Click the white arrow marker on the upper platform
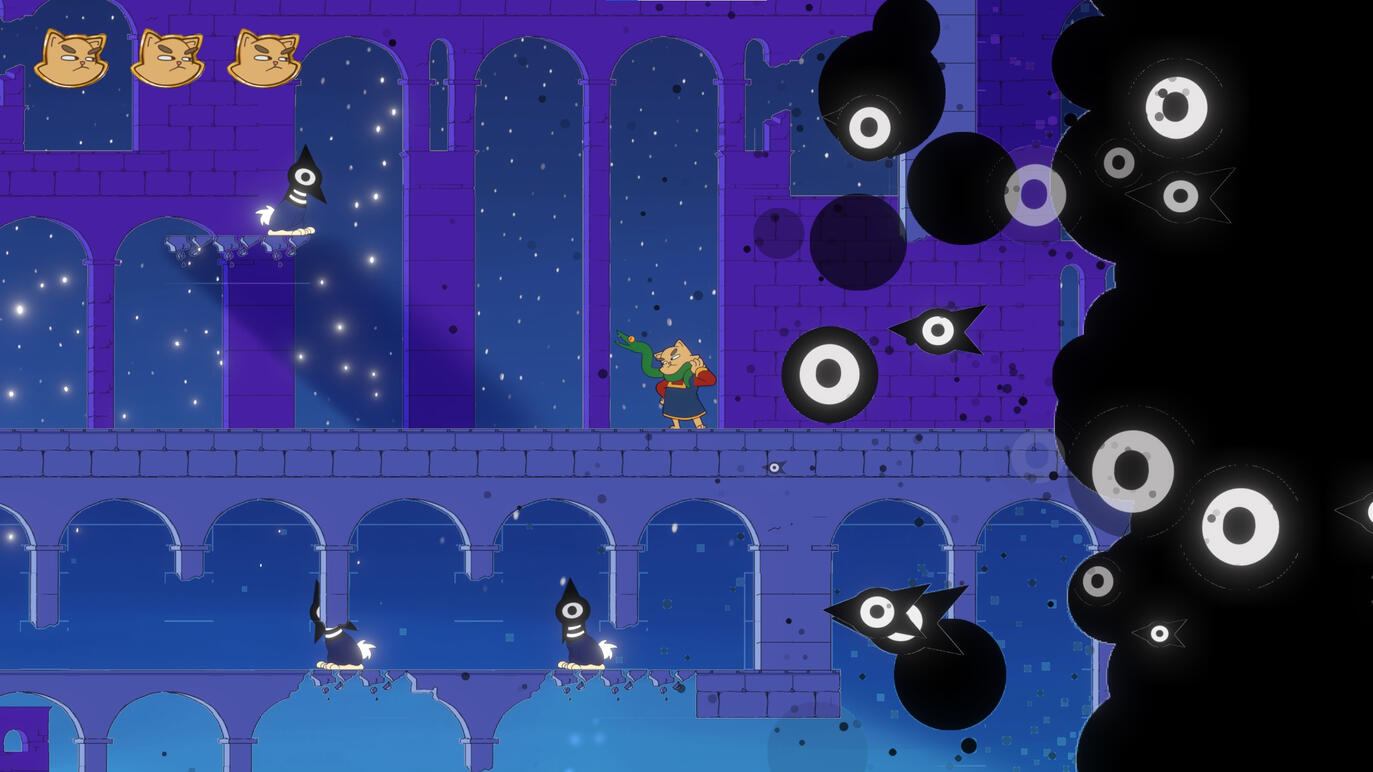1373x772 pixels. 265,216
